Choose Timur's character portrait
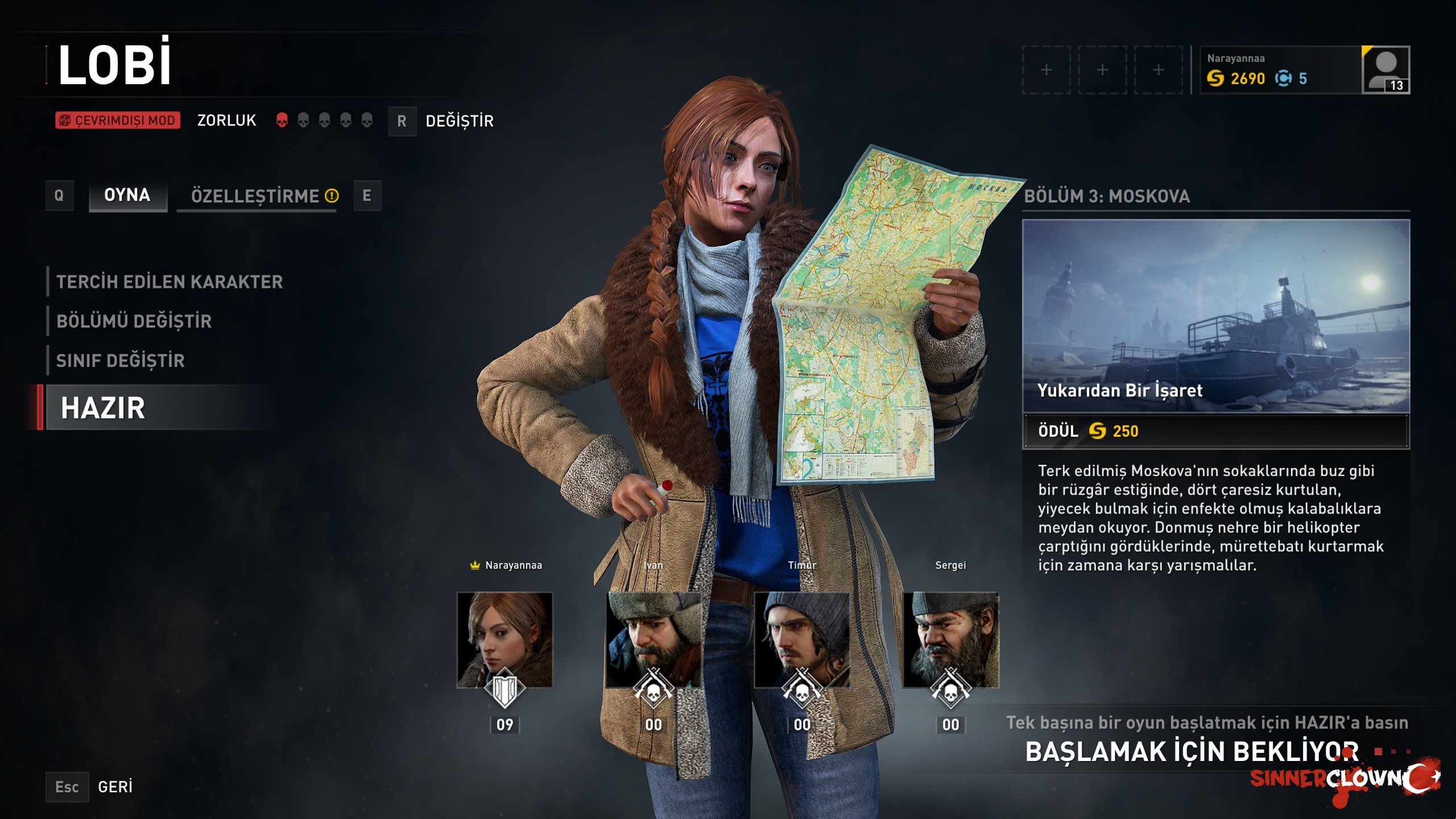This screenshot has height=819, width=1456. tap(802, 640)
